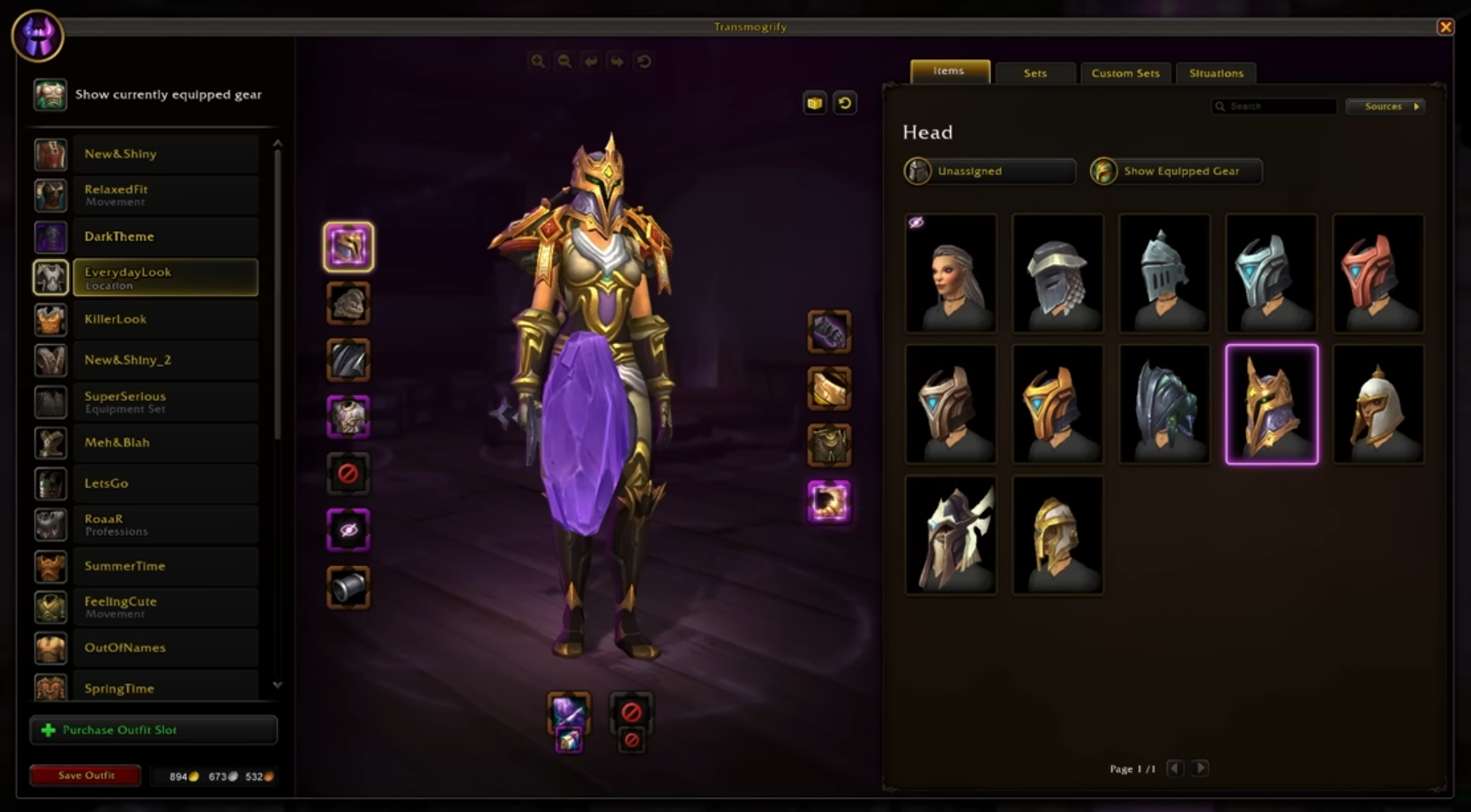Click the revert changes icon near the dice

845,103
